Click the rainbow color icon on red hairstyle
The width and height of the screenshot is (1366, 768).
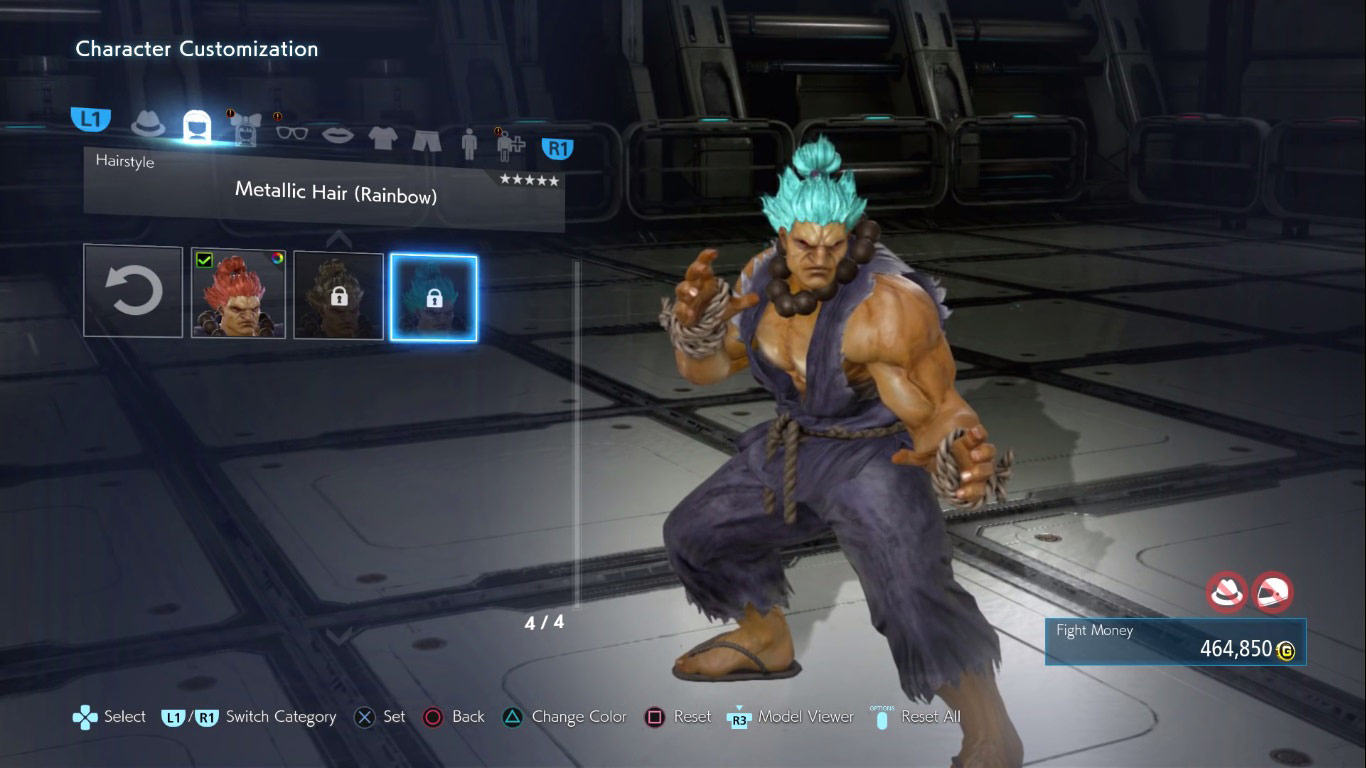pos(277,256)
